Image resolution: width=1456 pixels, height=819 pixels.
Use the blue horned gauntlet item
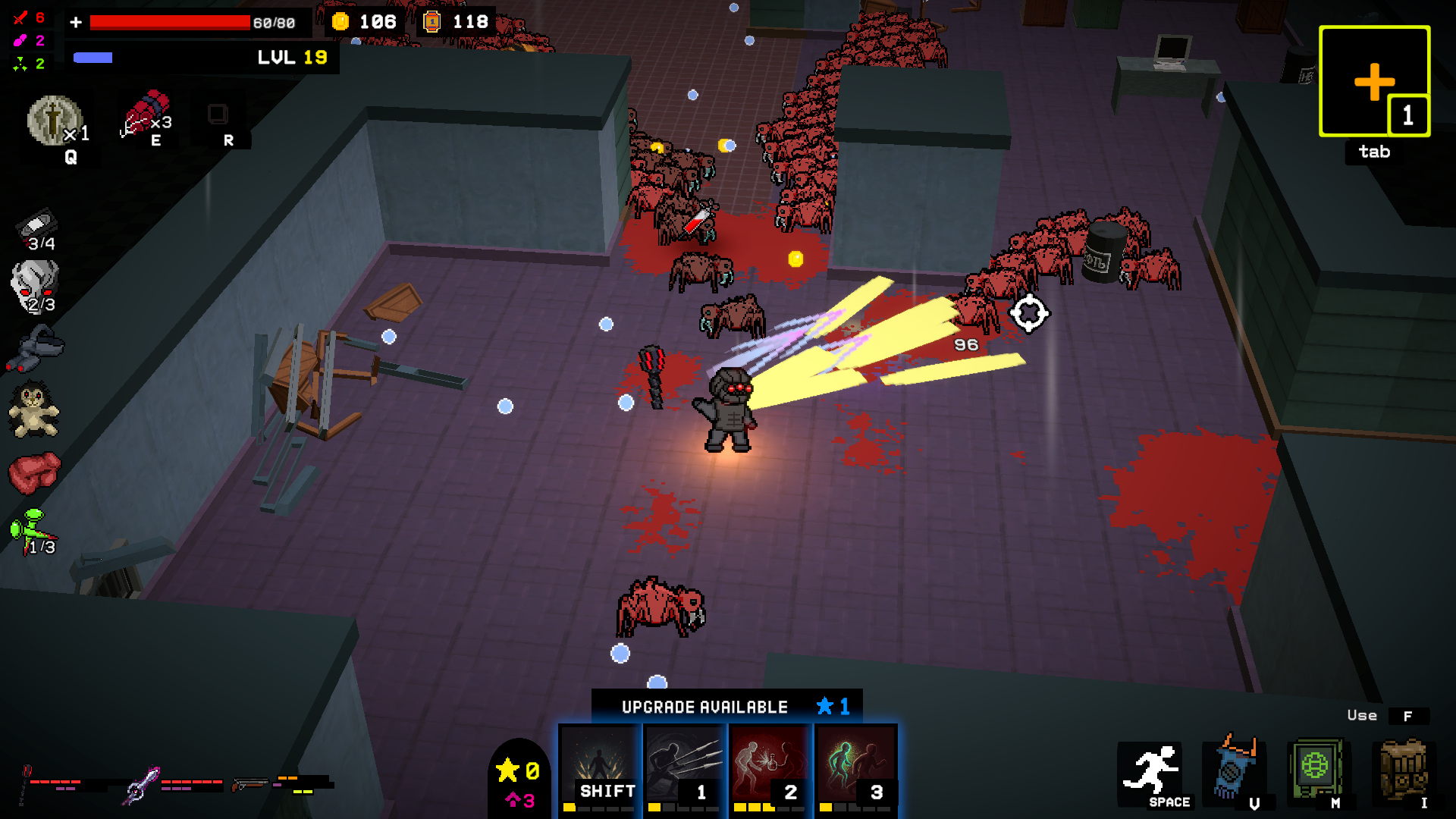tap(1235, 767)
